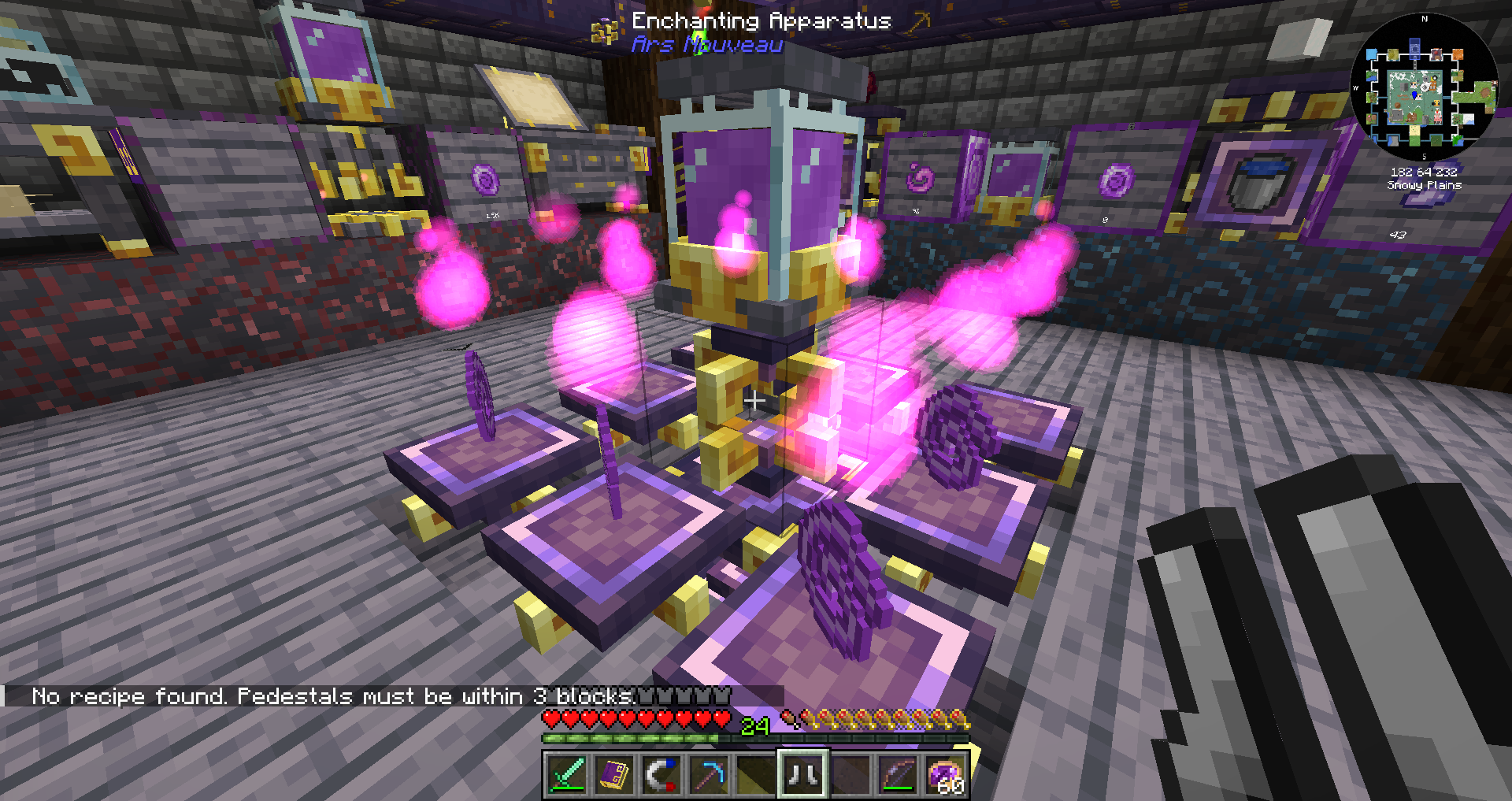The image size is (1512, 801).
Task: Select the enchanted bow hotbar slot
Action: tap(895, 775)
